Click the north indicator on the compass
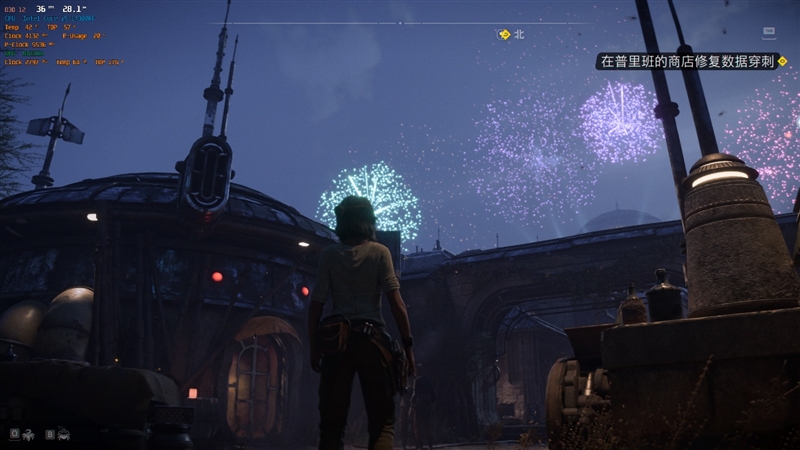The image size is (800, 450). [x=519, y=34]
